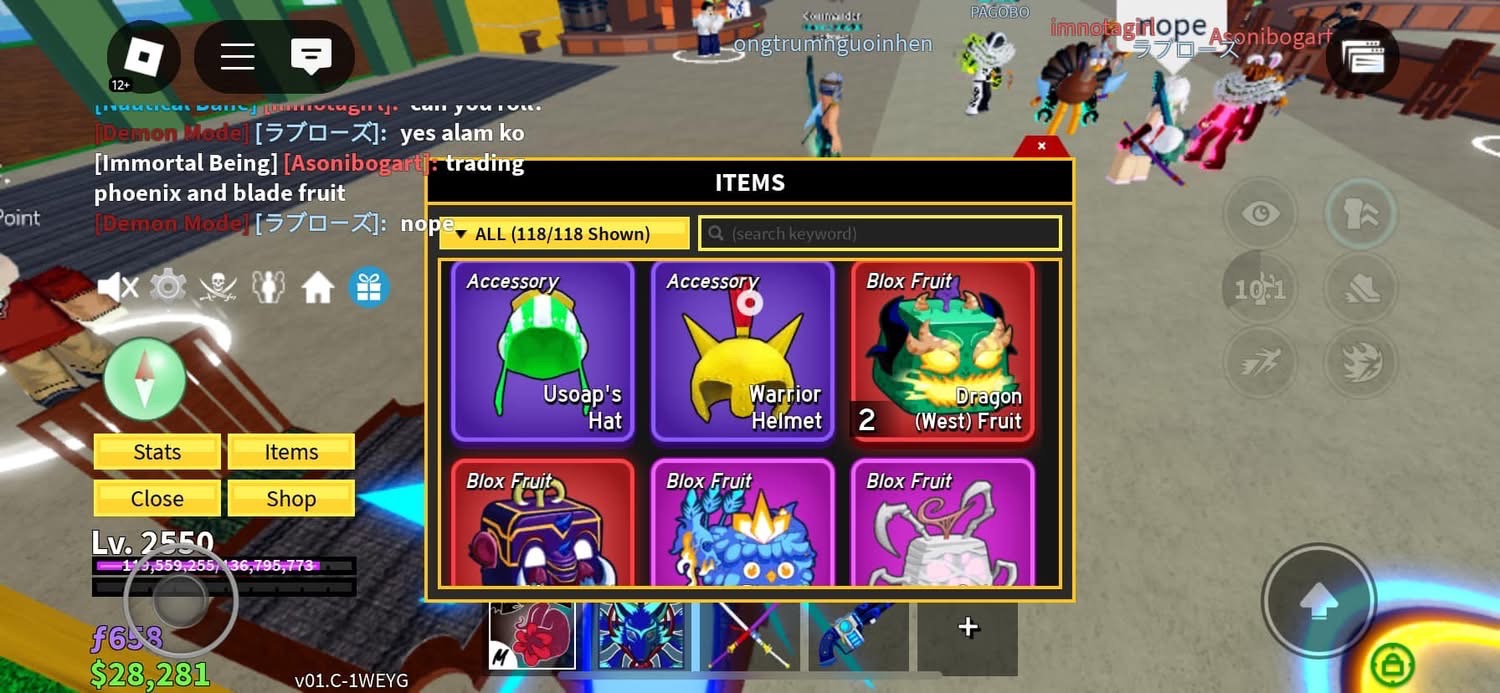This screenshot has height=693, width=1500.
Task: Click the item search keyword field
Action: click(880, 234)
